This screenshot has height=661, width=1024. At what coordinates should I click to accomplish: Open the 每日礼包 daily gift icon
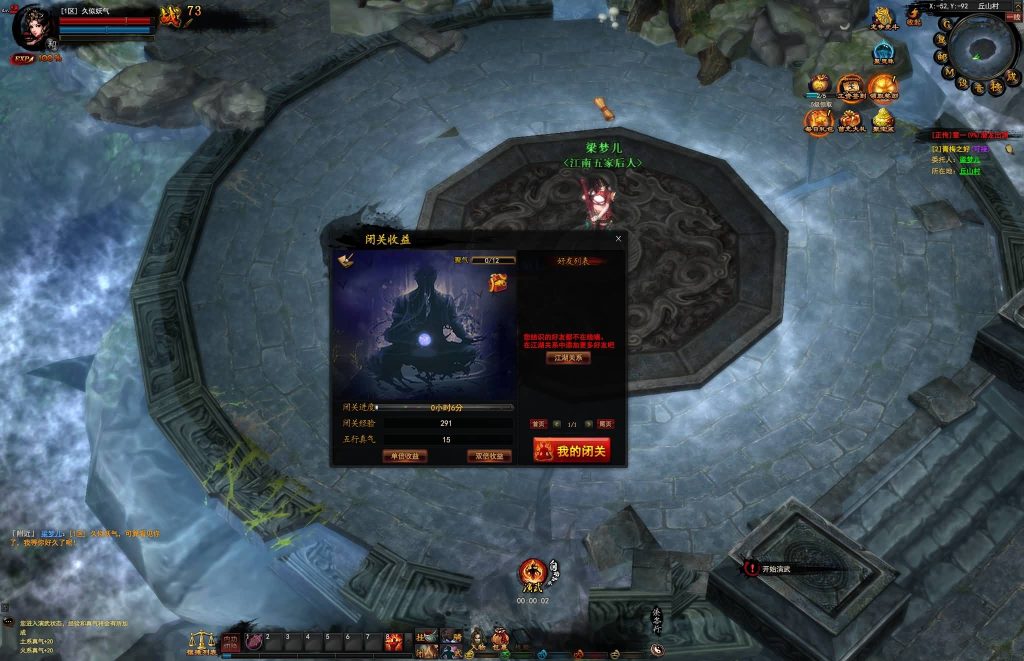(818, 122)
